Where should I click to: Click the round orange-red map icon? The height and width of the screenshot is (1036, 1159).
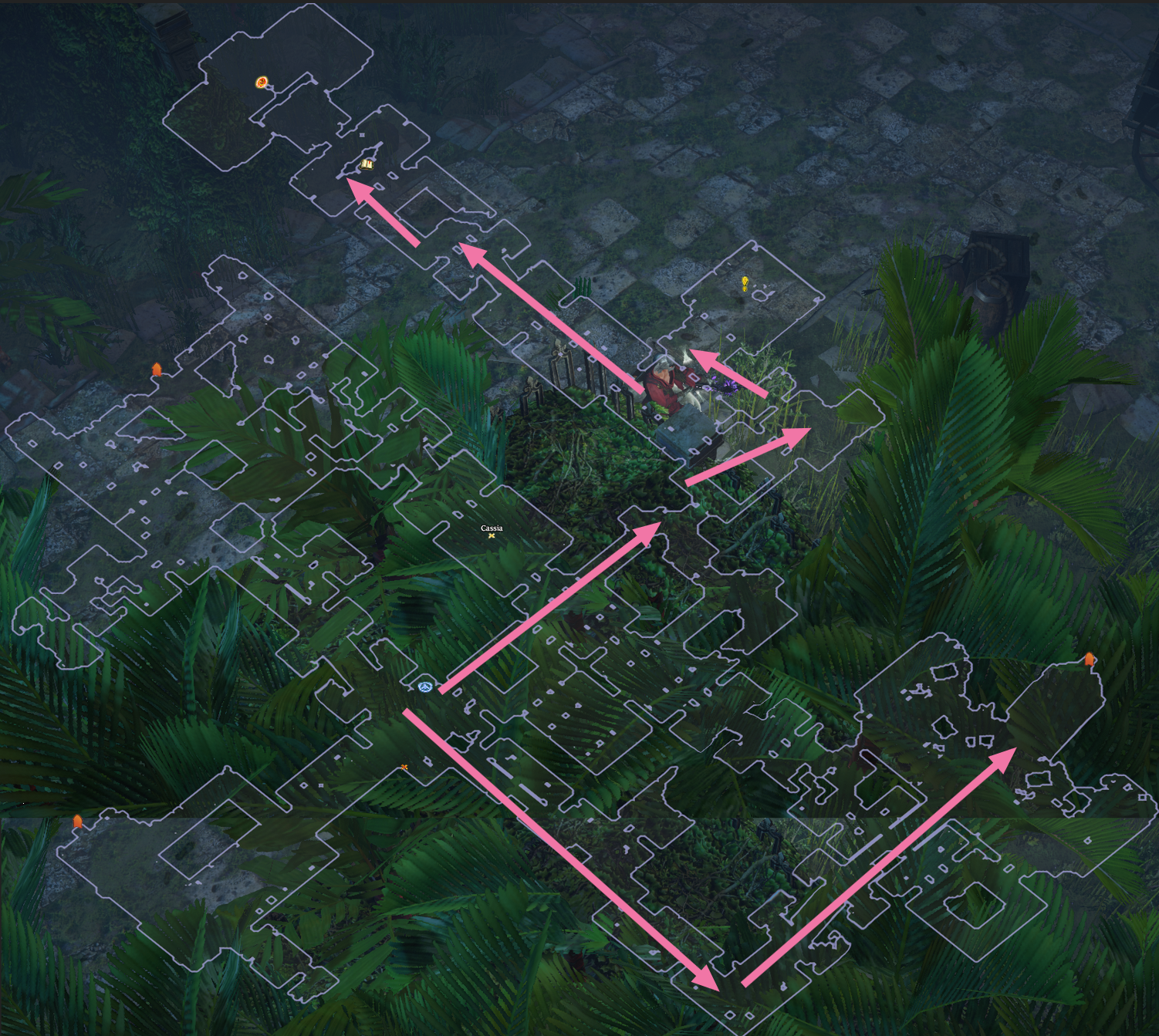tap(262, 83)
